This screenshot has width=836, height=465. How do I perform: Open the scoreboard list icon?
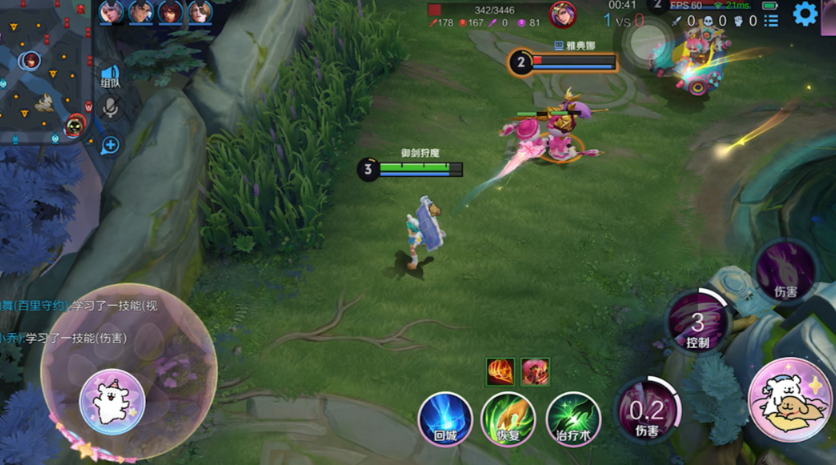pos(771,21)
